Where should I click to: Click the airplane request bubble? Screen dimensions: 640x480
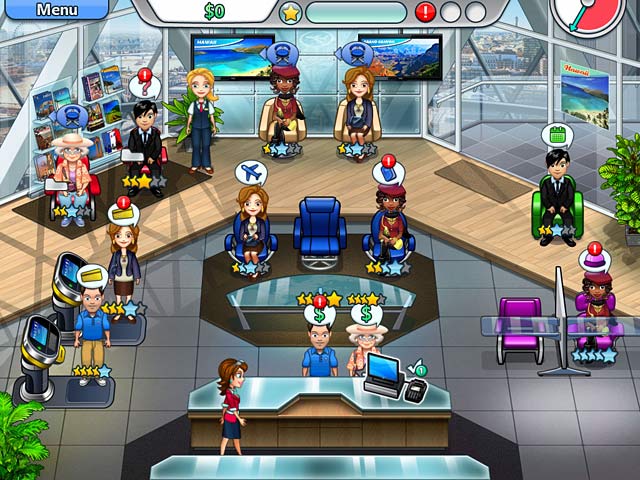pyautogui.click(x=250, y=171)
